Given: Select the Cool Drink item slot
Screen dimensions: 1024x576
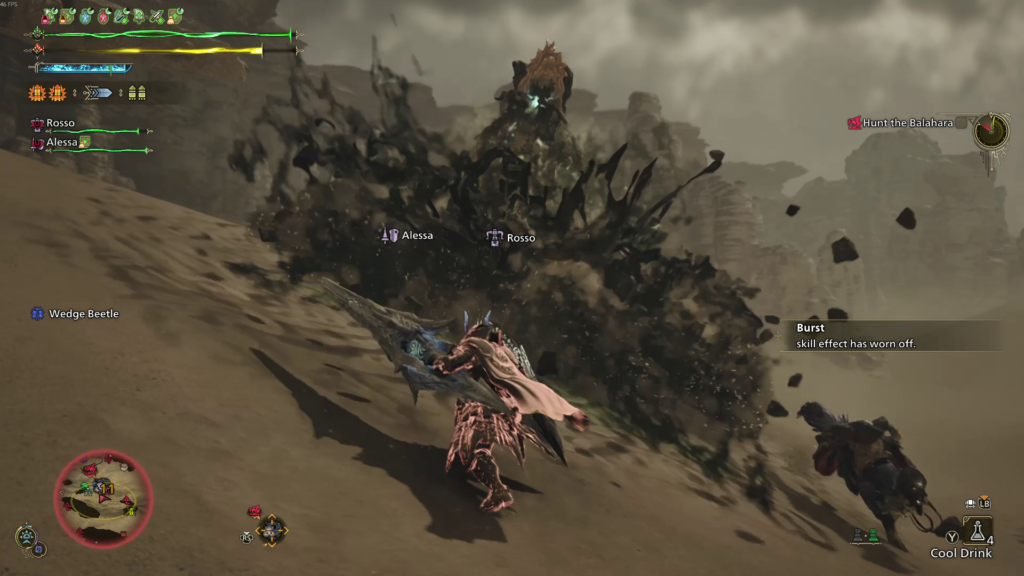Looking at the screenshot, I should [977, 531].
